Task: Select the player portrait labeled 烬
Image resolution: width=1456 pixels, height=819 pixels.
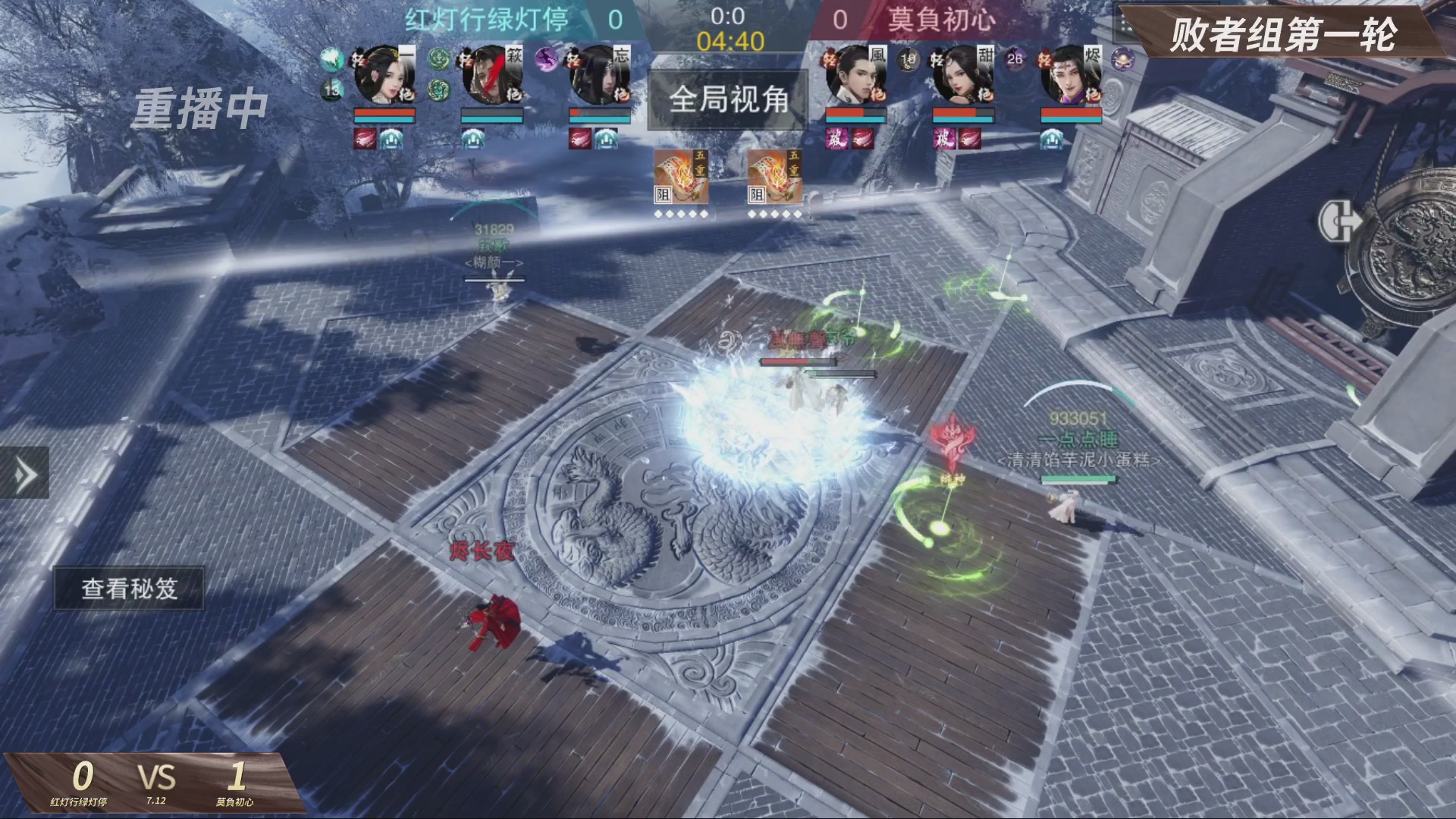Action: (1071, 76)
